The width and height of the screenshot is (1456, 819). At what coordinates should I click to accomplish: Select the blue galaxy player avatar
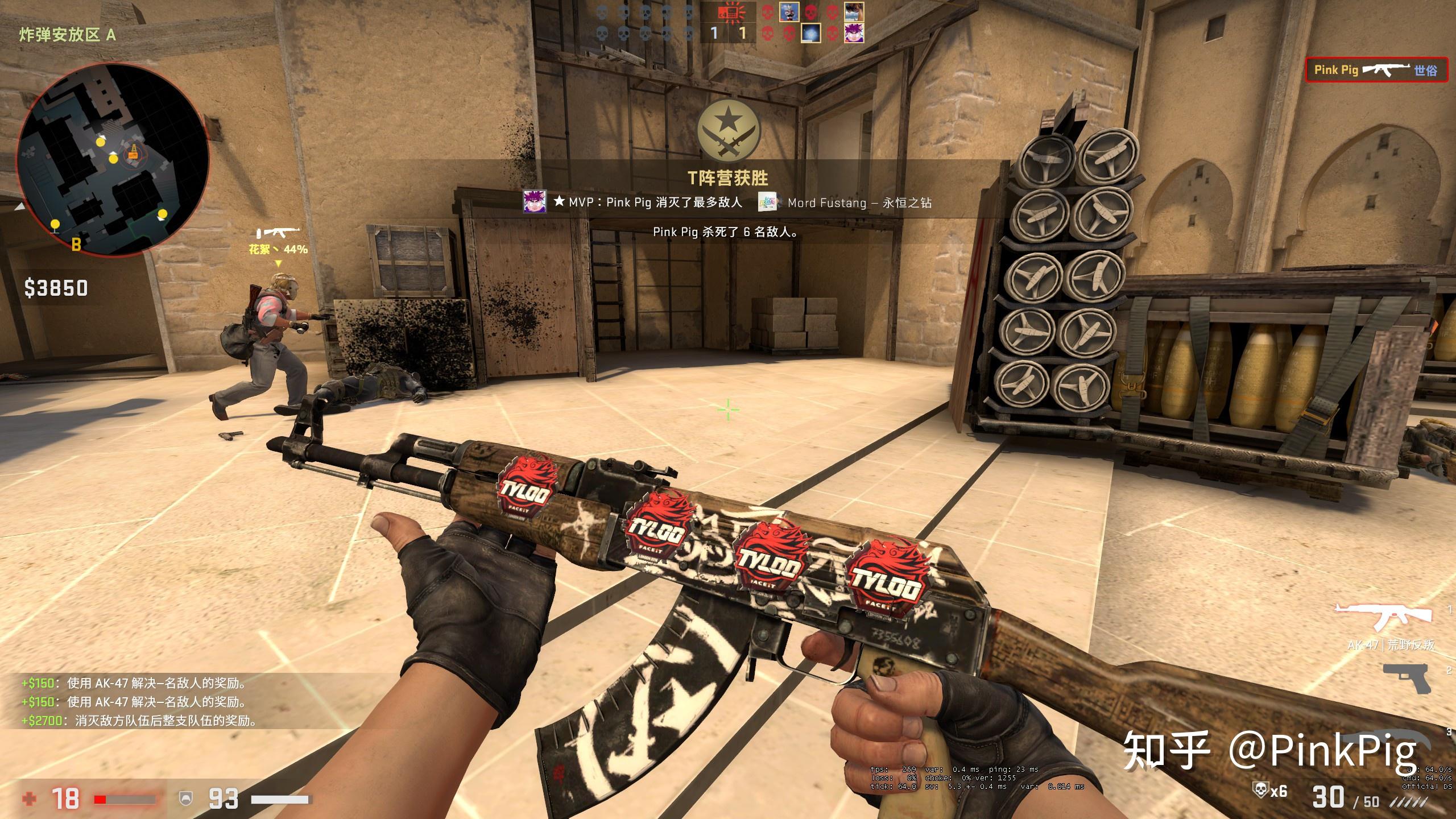[x=810, y=33]
